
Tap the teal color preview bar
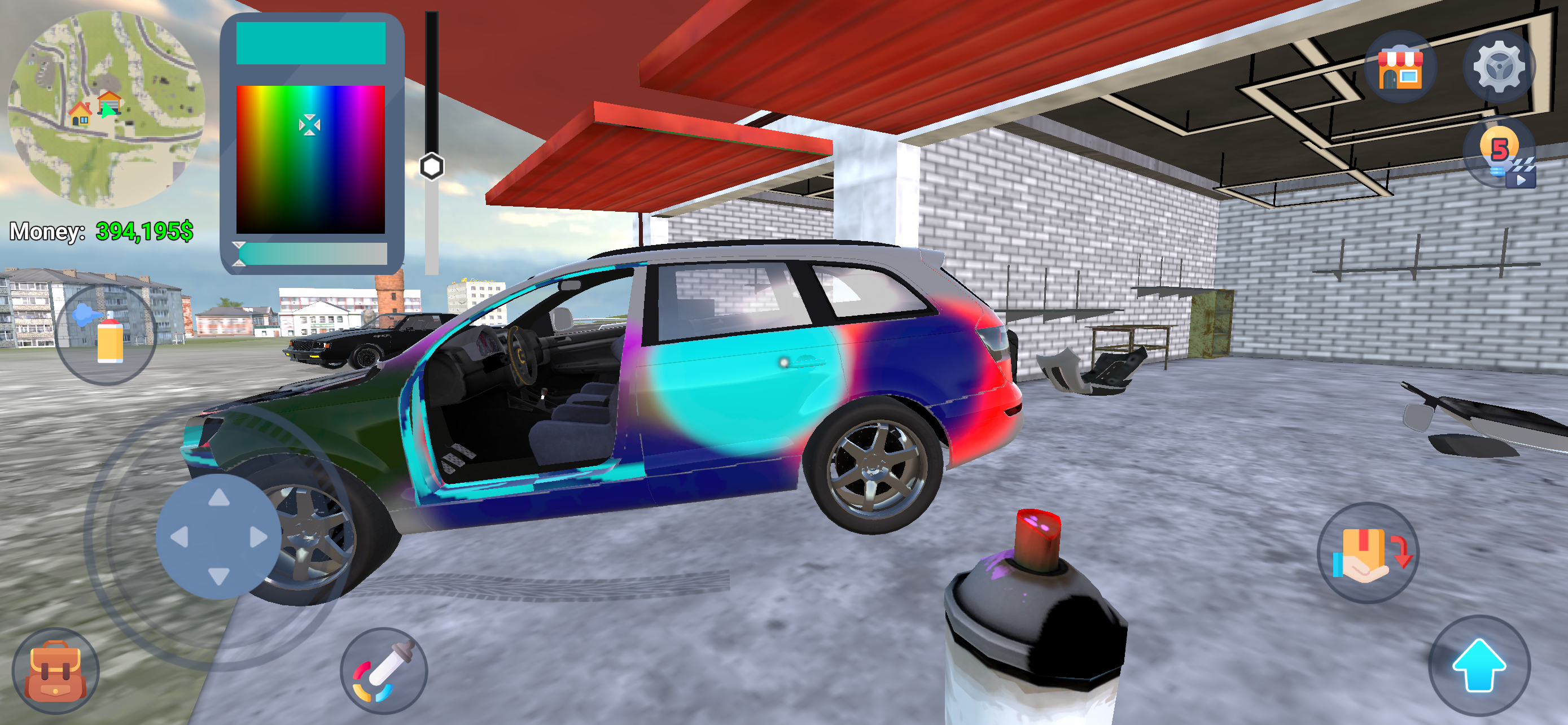click(312, 42)
